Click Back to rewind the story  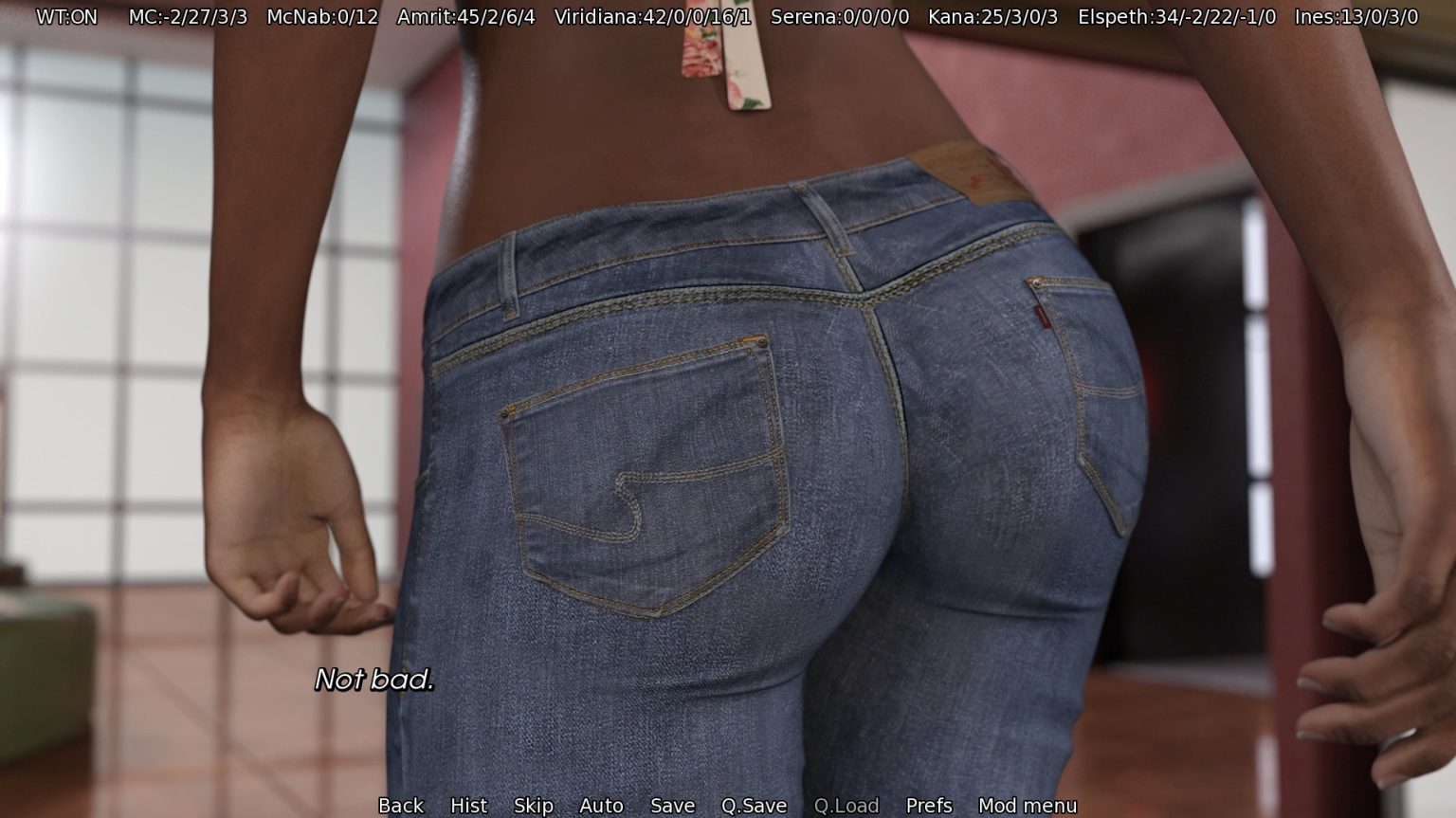[x=400, y=805]
